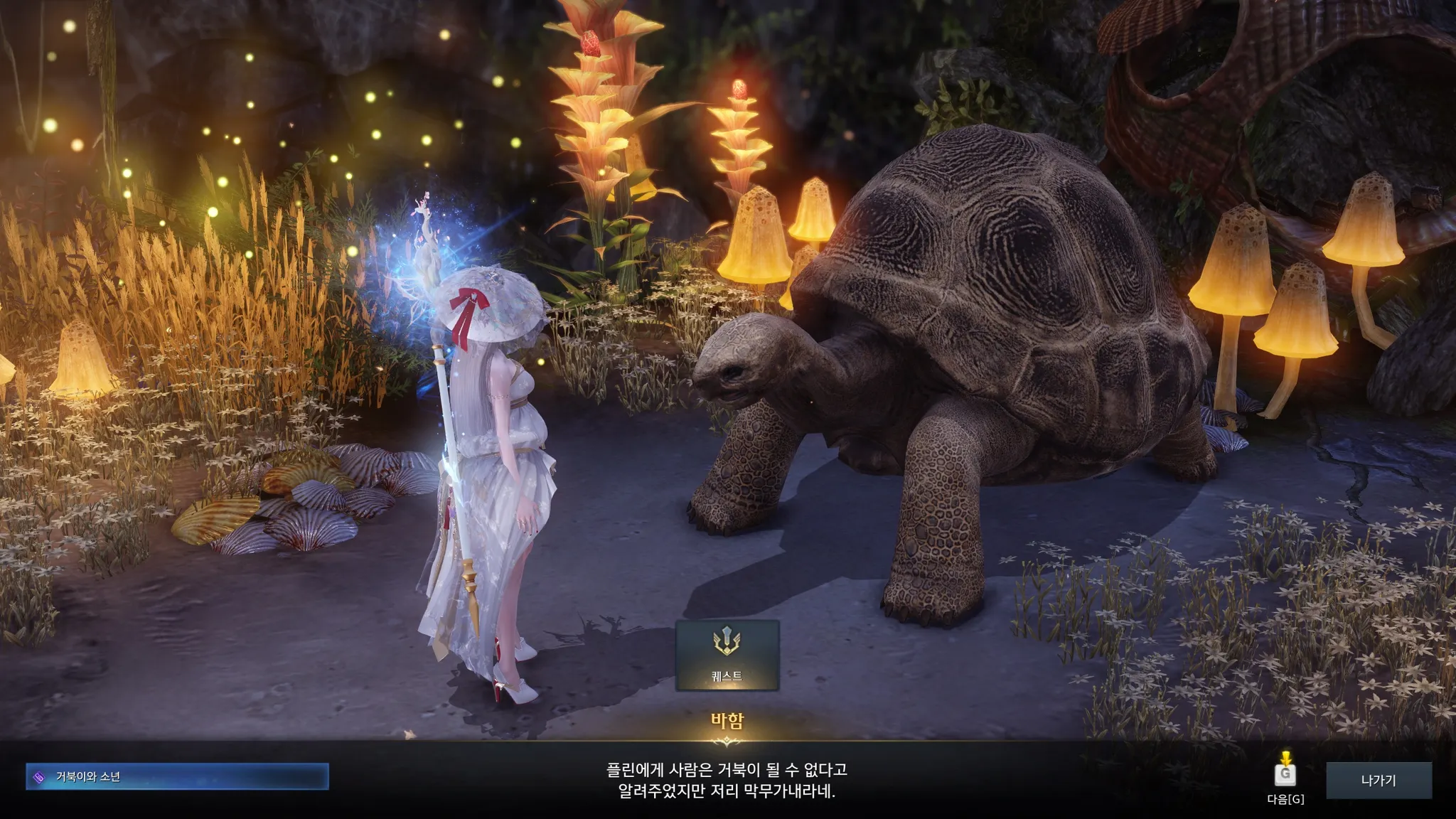Select the 거북이와 소년 quest entry
The width and height of the screenshot is (1456, 819).
(177, 777)
